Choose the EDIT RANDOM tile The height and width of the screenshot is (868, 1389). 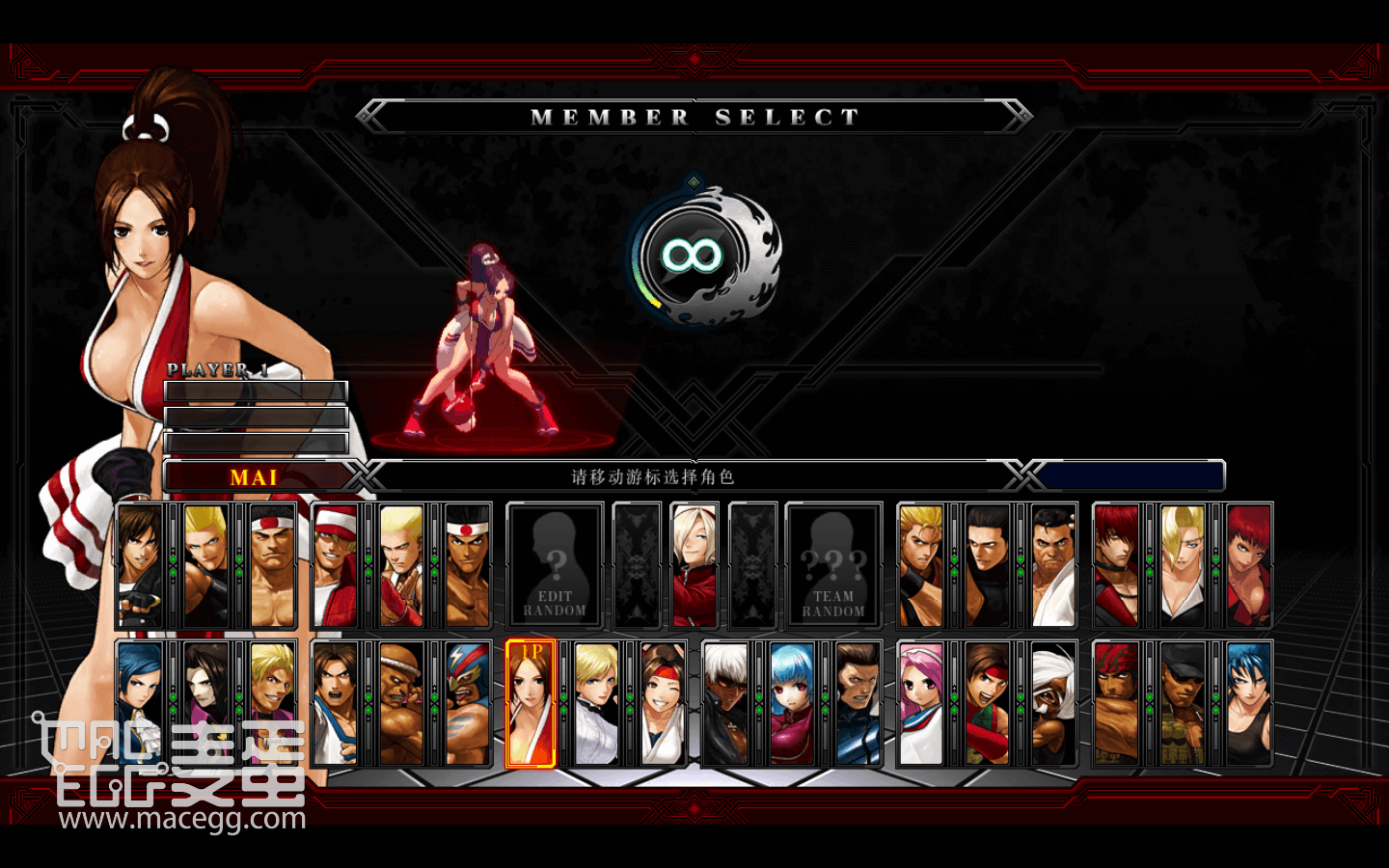click(x=555, y=566)
